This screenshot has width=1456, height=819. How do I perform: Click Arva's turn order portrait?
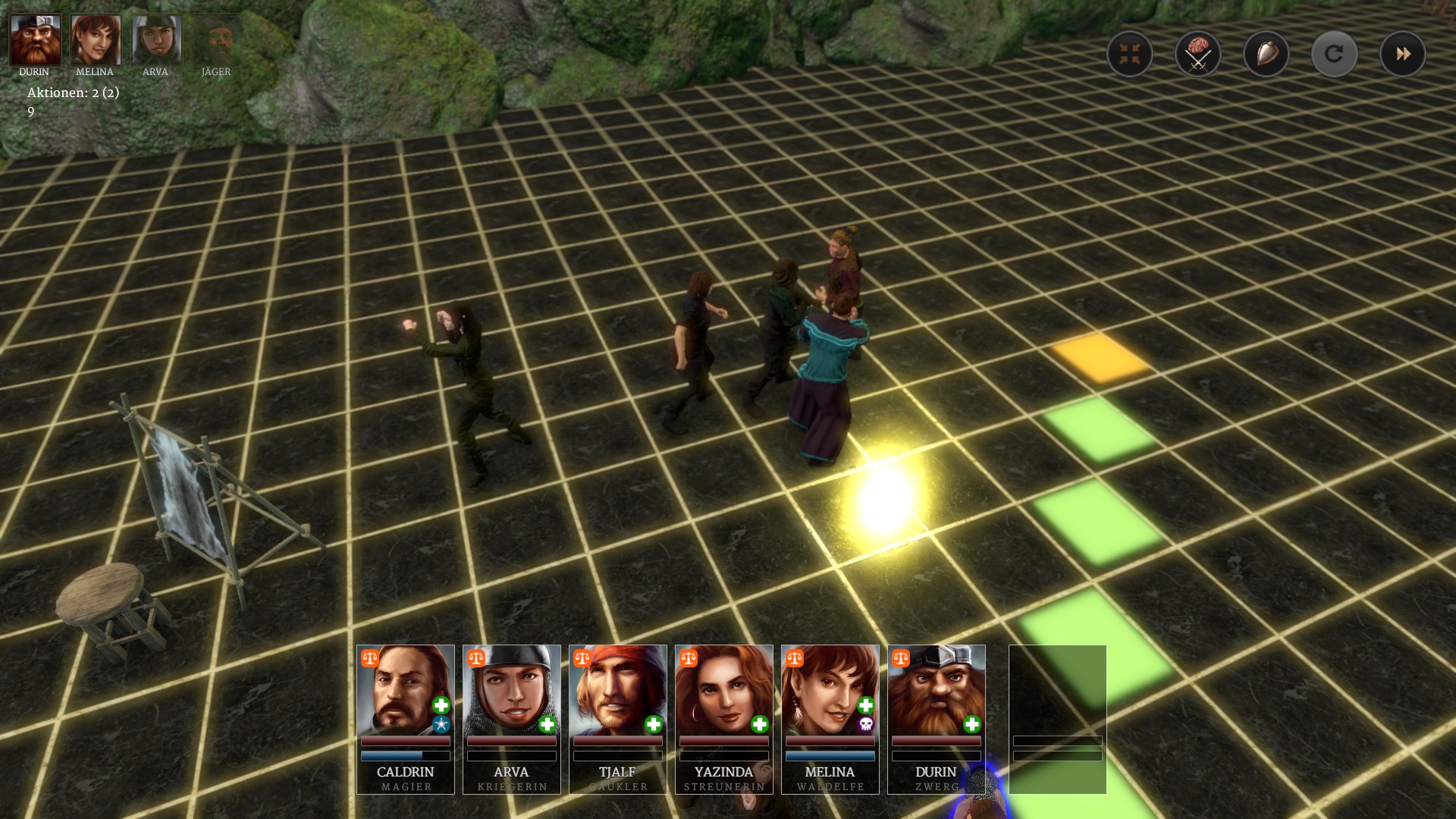(156, 41)
